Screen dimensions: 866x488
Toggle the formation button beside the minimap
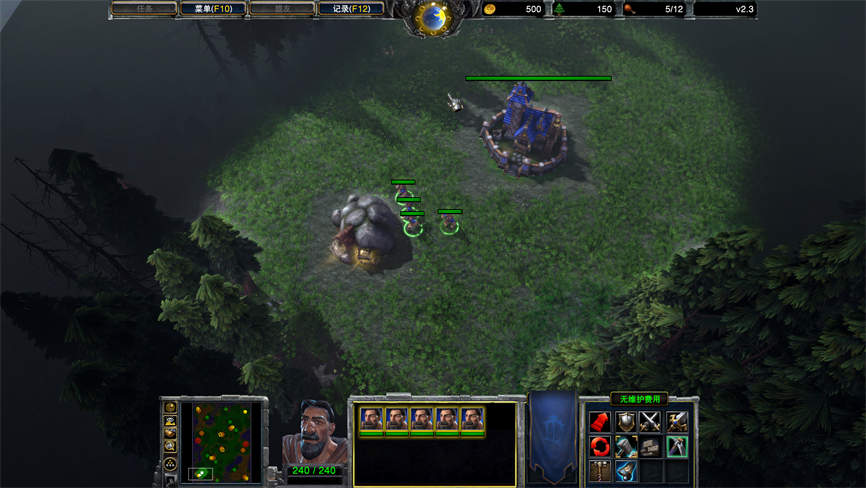(x=170, y=465)
